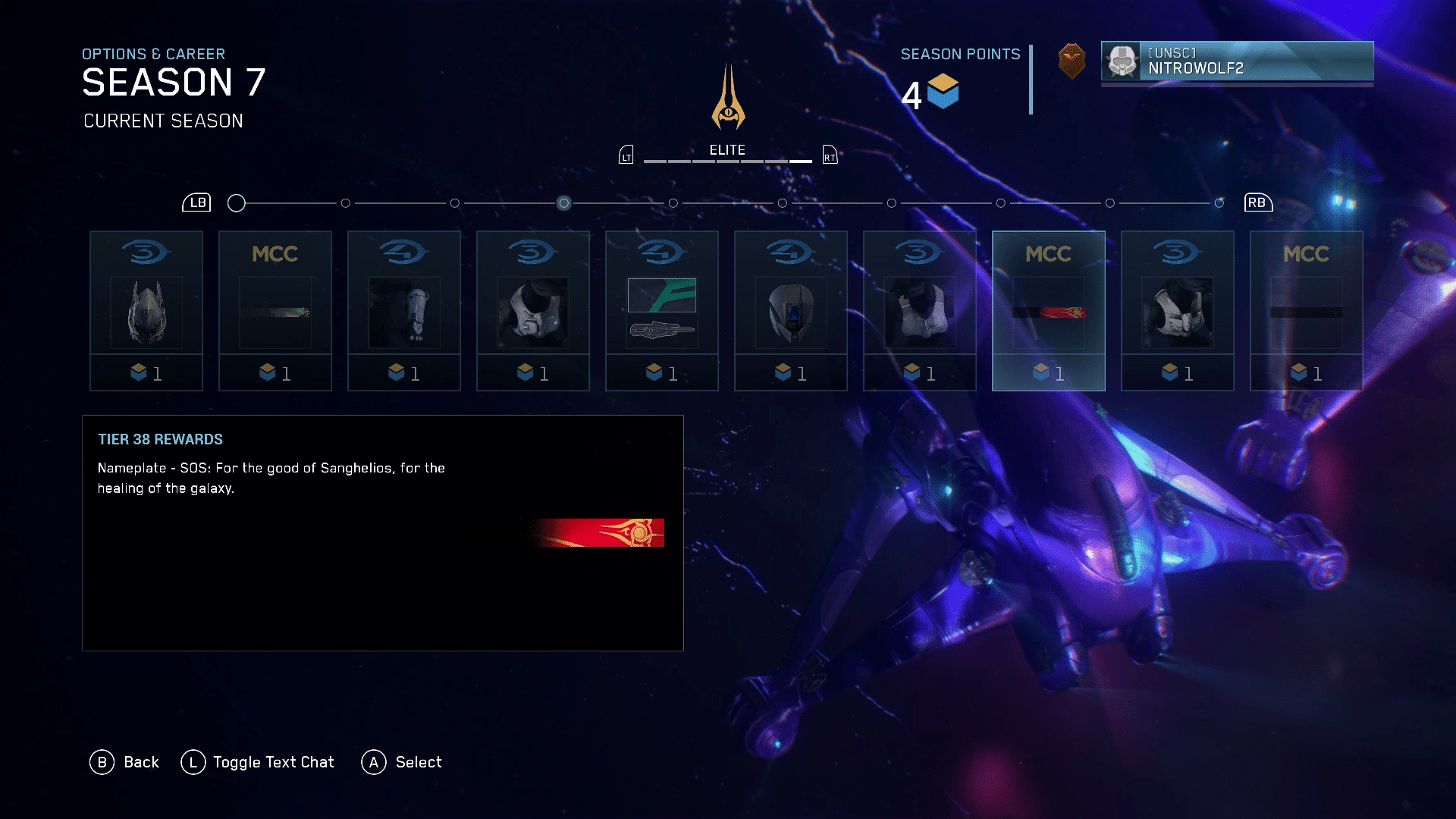
Task: View the Tier 38 nameplate preview image
Action: 598,533
